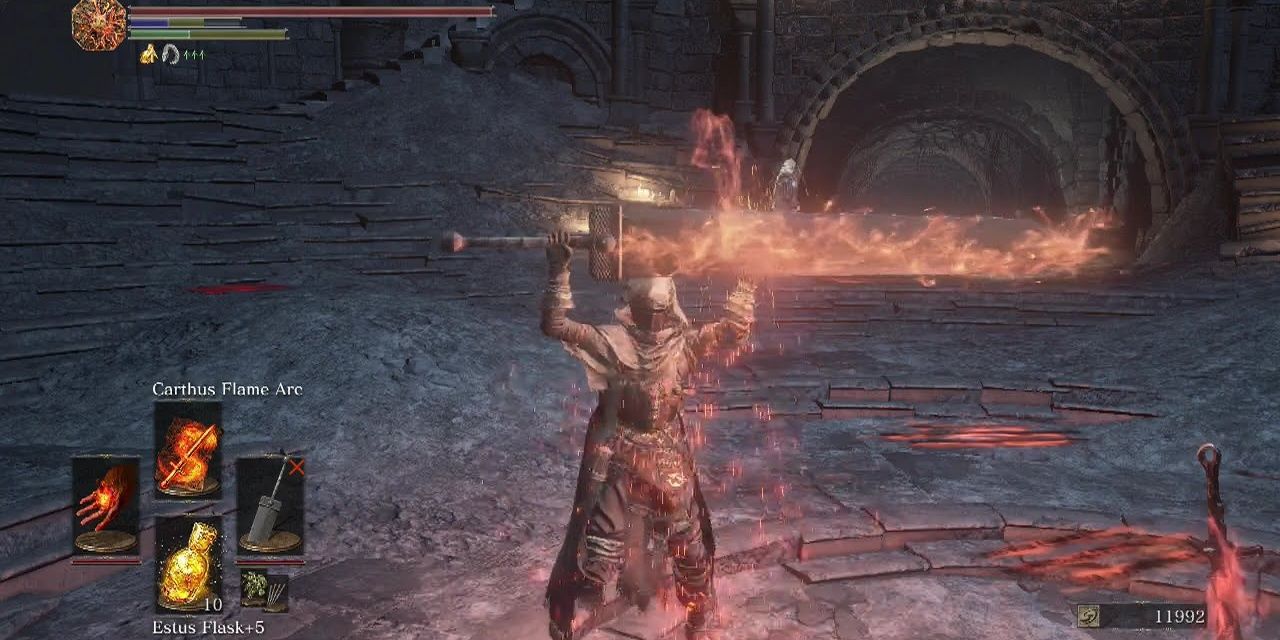Click the green arrows buff indicator

click(x=193, y=55)
